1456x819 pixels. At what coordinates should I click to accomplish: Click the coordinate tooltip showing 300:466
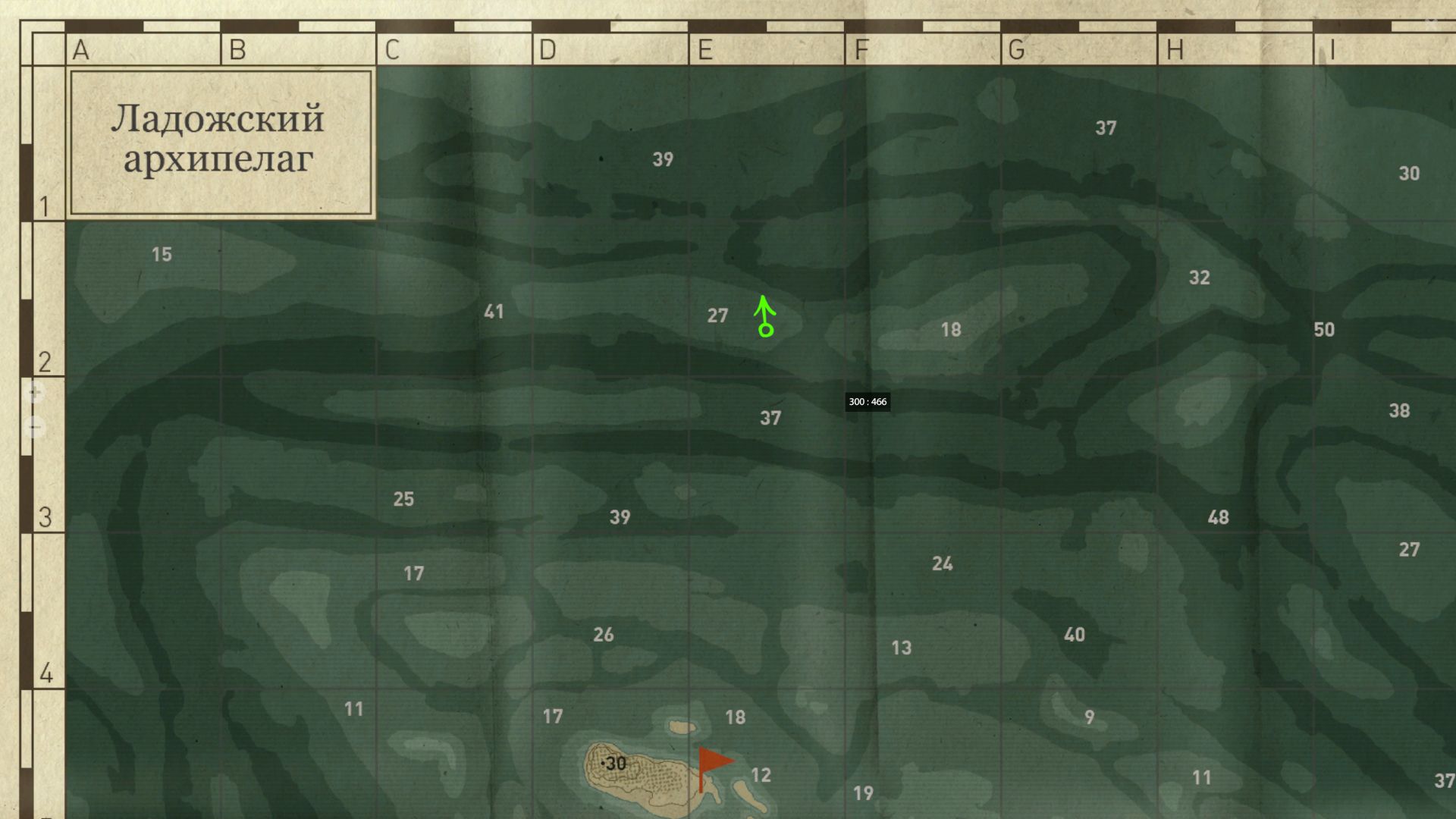(868, 403)
